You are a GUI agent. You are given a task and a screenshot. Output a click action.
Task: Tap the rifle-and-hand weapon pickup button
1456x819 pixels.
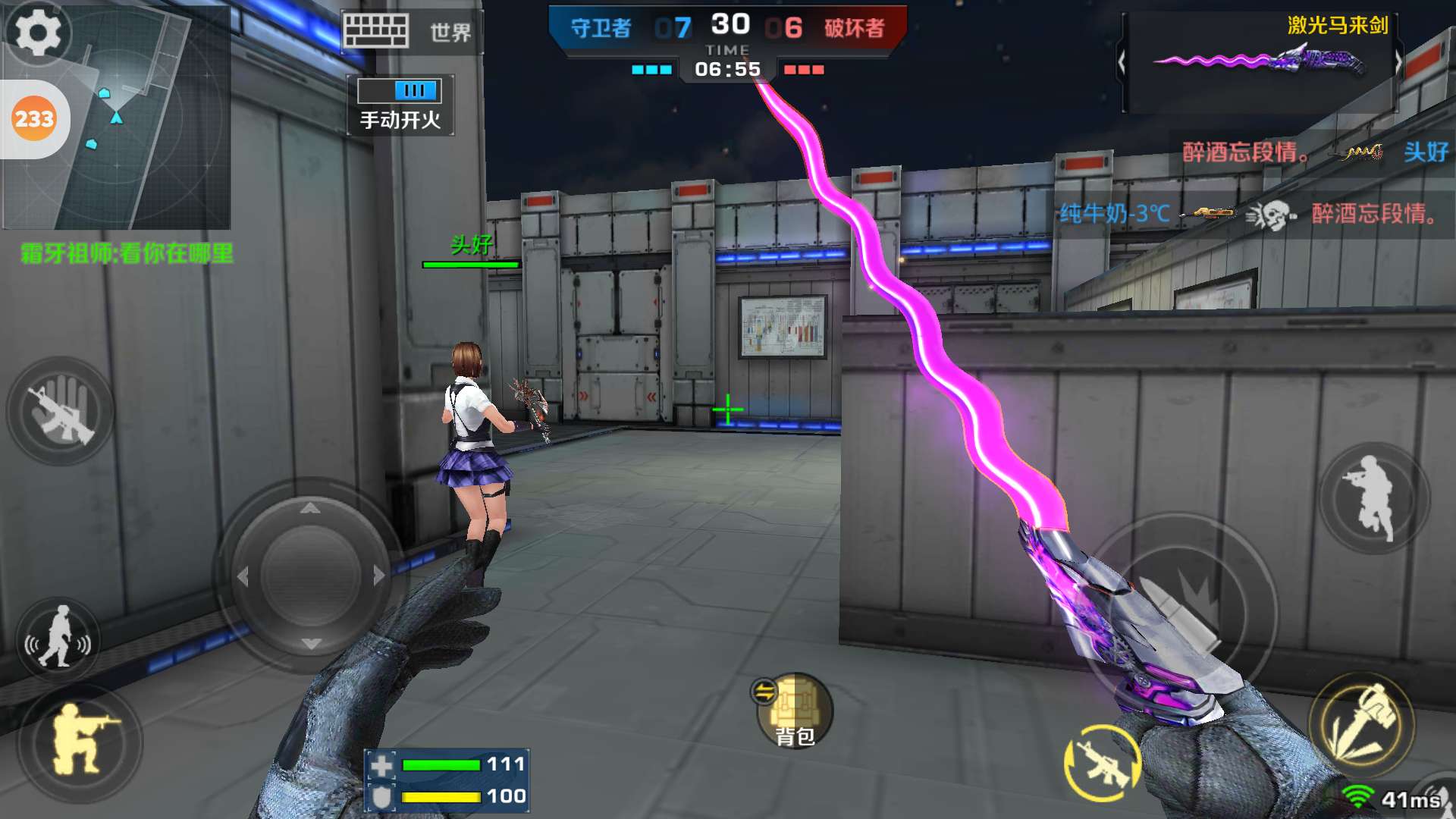[x=61, y=411]
